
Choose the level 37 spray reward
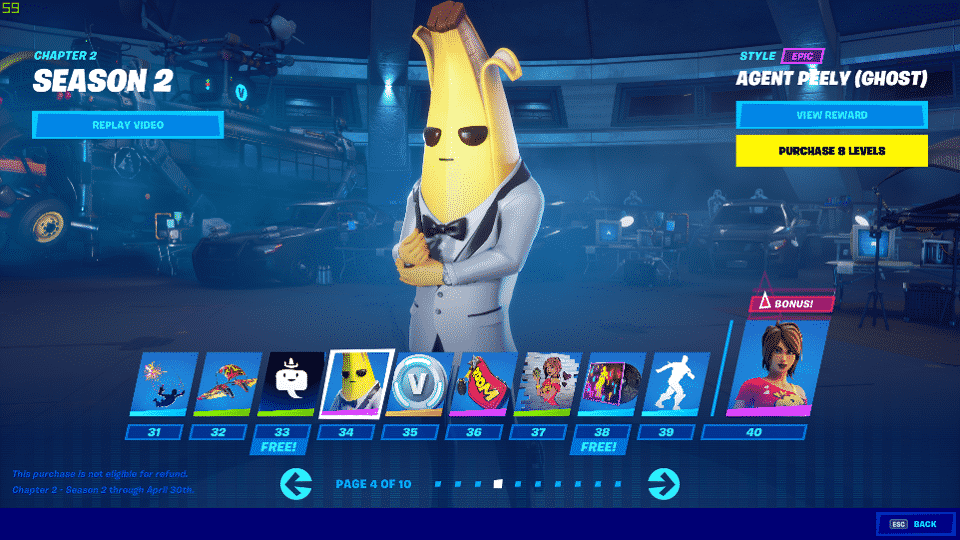546,384
